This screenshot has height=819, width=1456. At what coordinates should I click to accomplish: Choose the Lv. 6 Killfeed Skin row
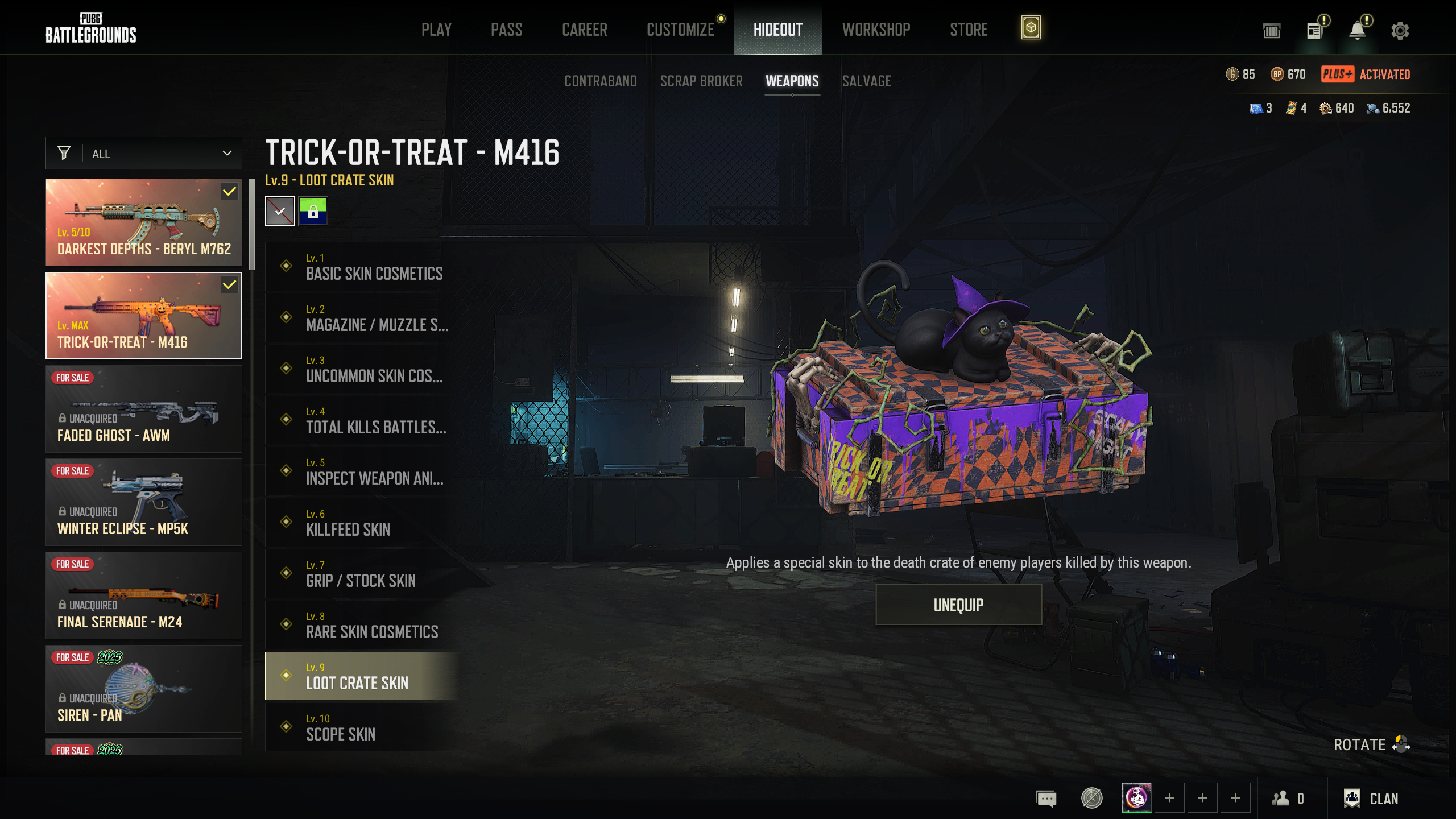click(364, 523)
